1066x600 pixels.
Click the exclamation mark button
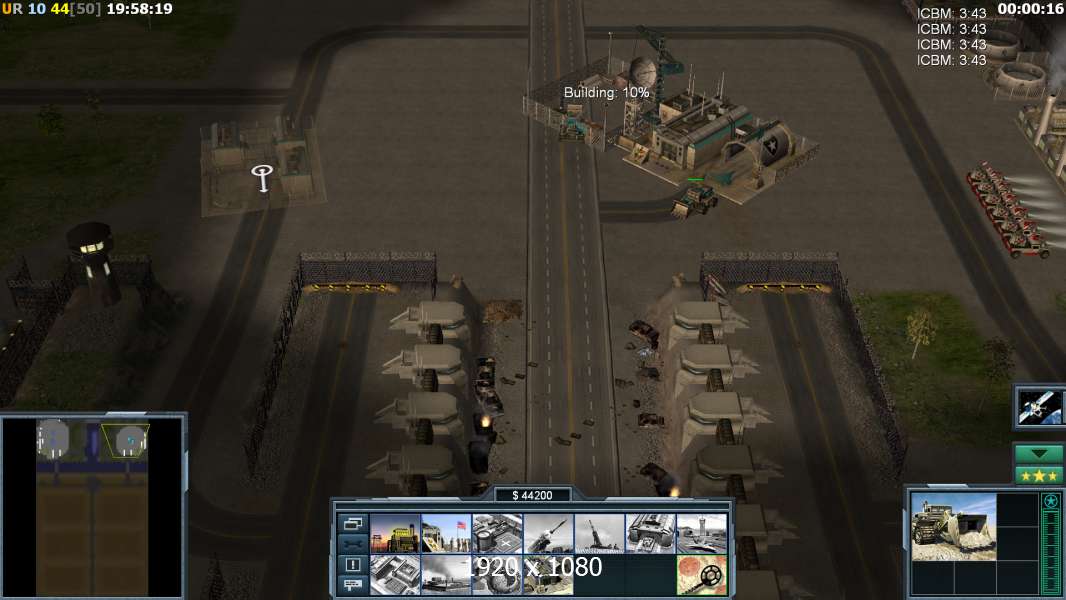coord(352,564)
